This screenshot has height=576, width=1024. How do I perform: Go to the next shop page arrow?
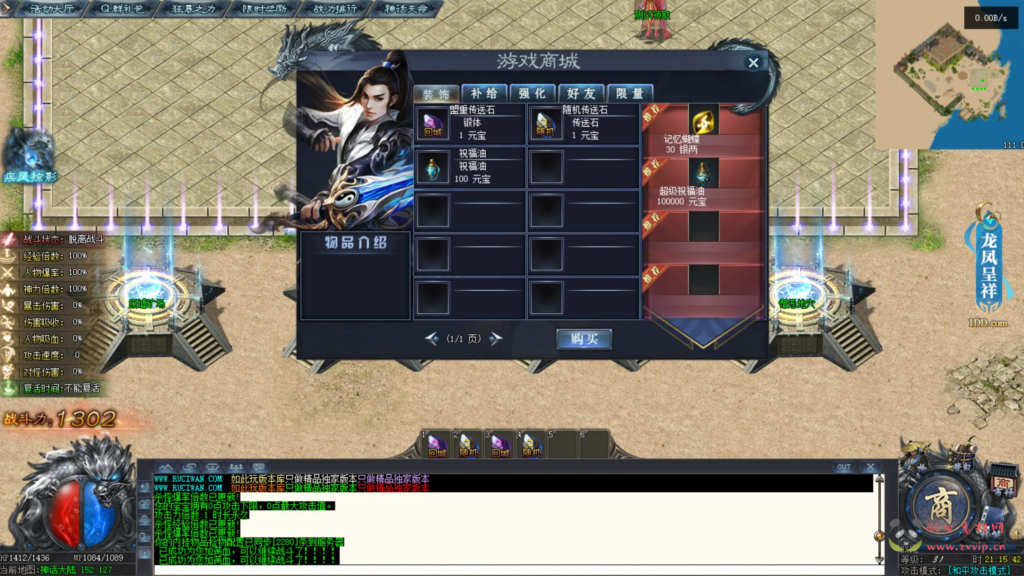pos(495,339)
